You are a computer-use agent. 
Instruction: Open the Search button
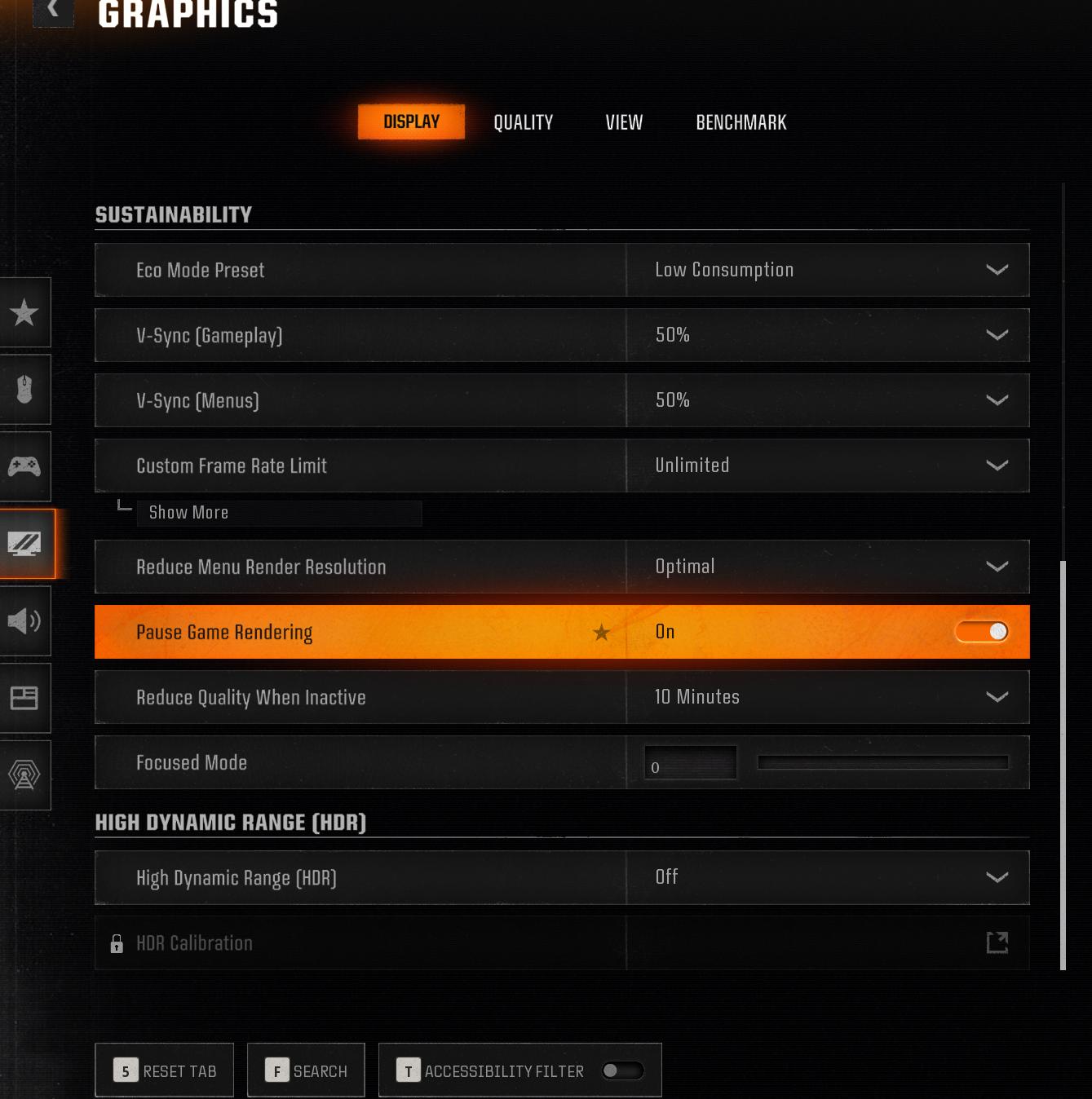(306, 1070)
